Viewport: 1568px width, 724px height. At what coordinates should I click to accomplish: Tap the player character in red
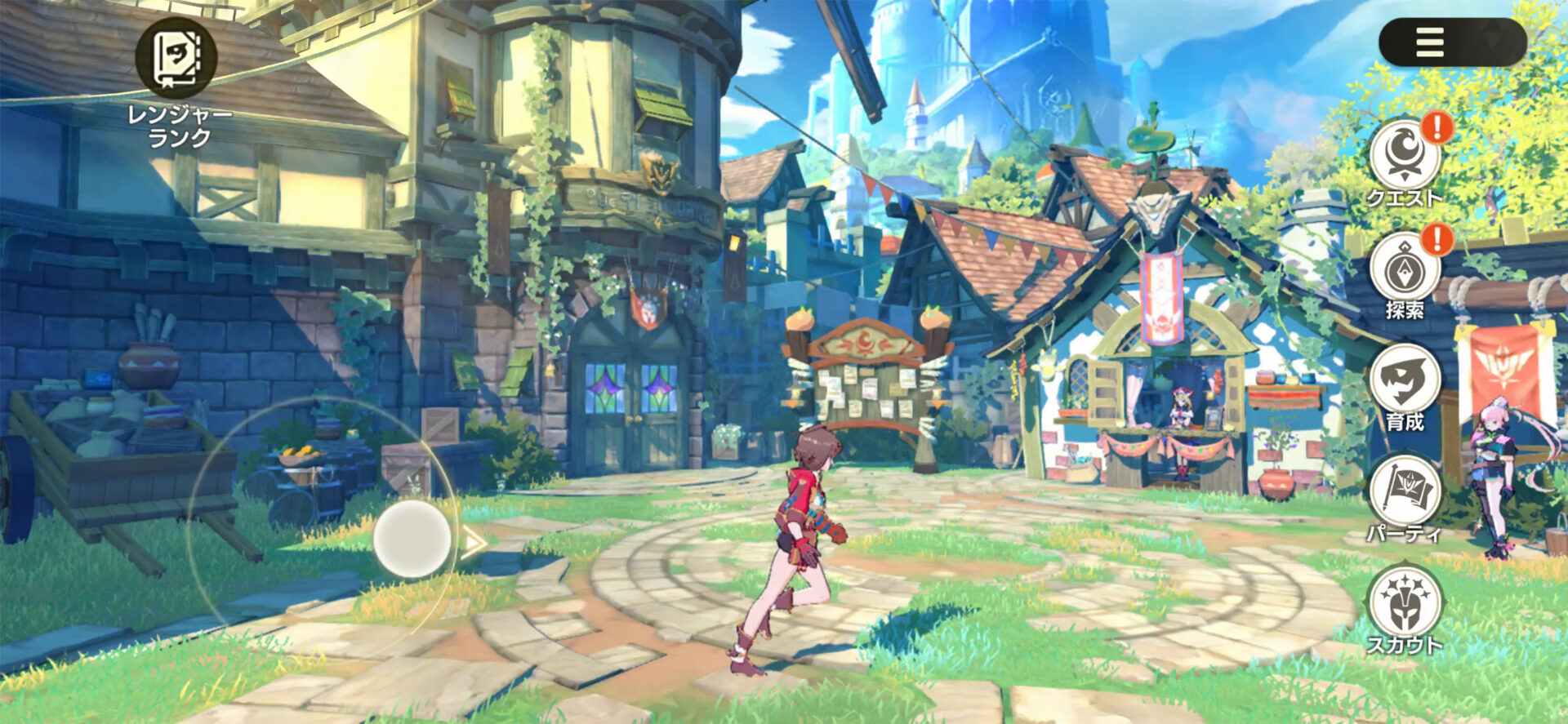800,539
